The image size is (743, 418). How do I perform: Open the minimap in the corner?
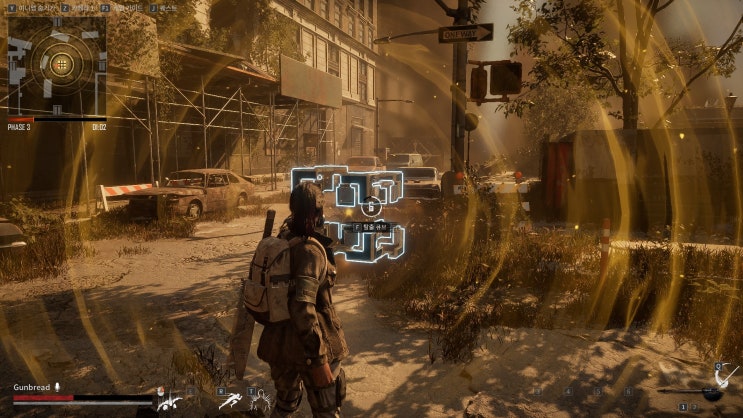[x=57, y=64]
